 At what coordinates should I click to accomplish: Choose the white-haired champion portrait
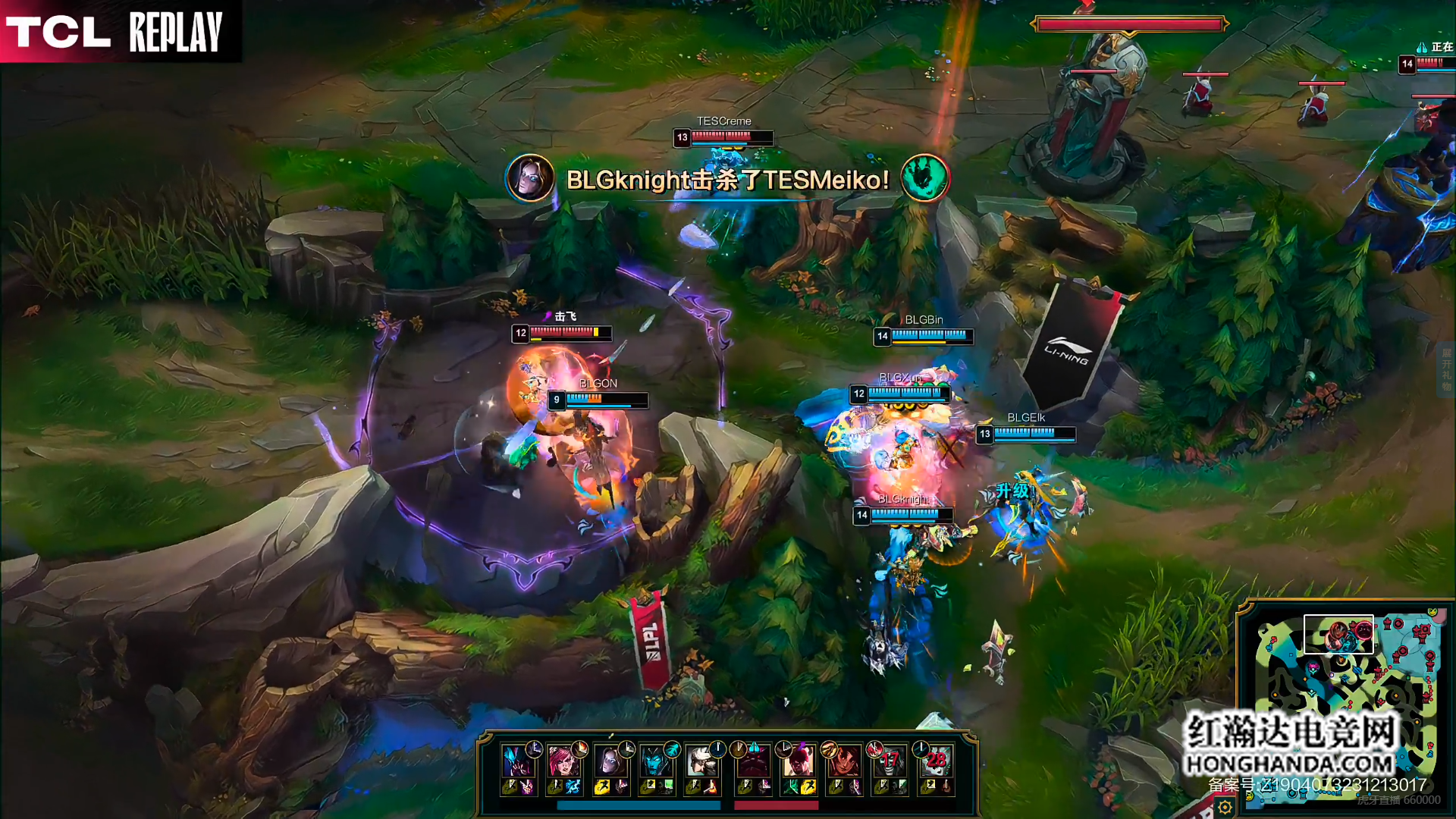coord(701,761)
